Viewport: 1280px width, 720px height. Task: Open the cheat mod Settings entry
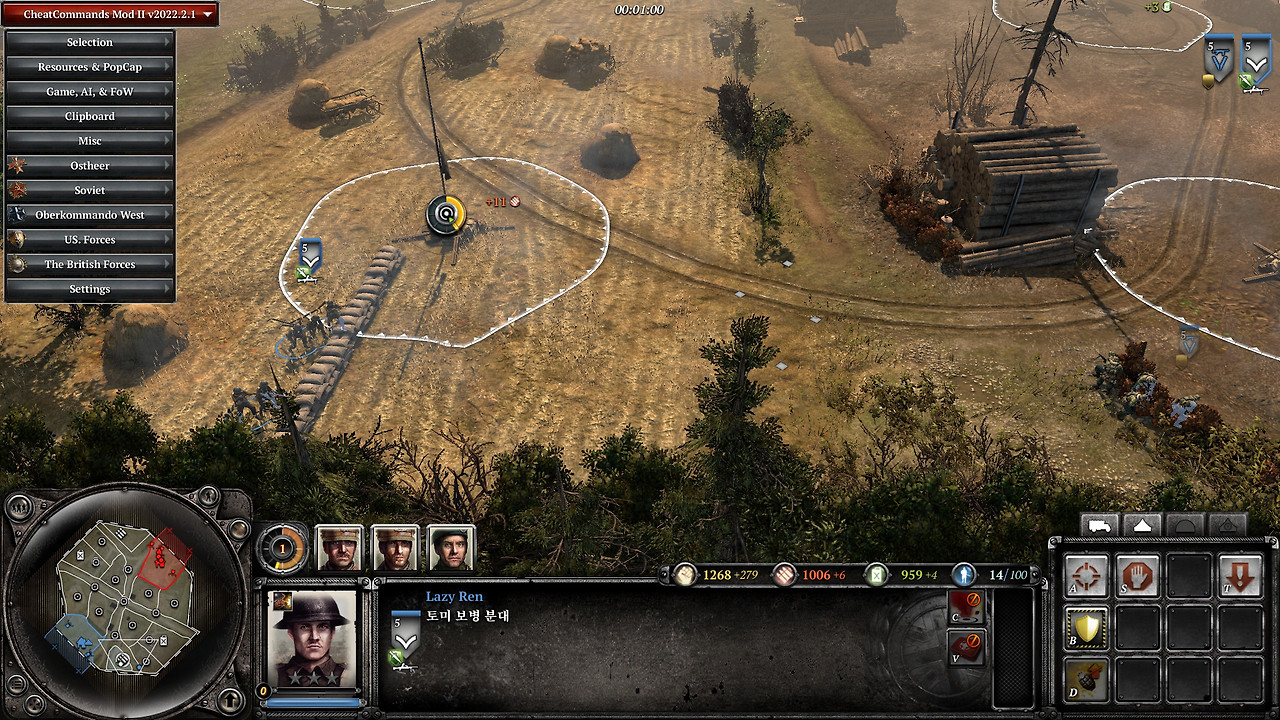[x=90, y=289]
